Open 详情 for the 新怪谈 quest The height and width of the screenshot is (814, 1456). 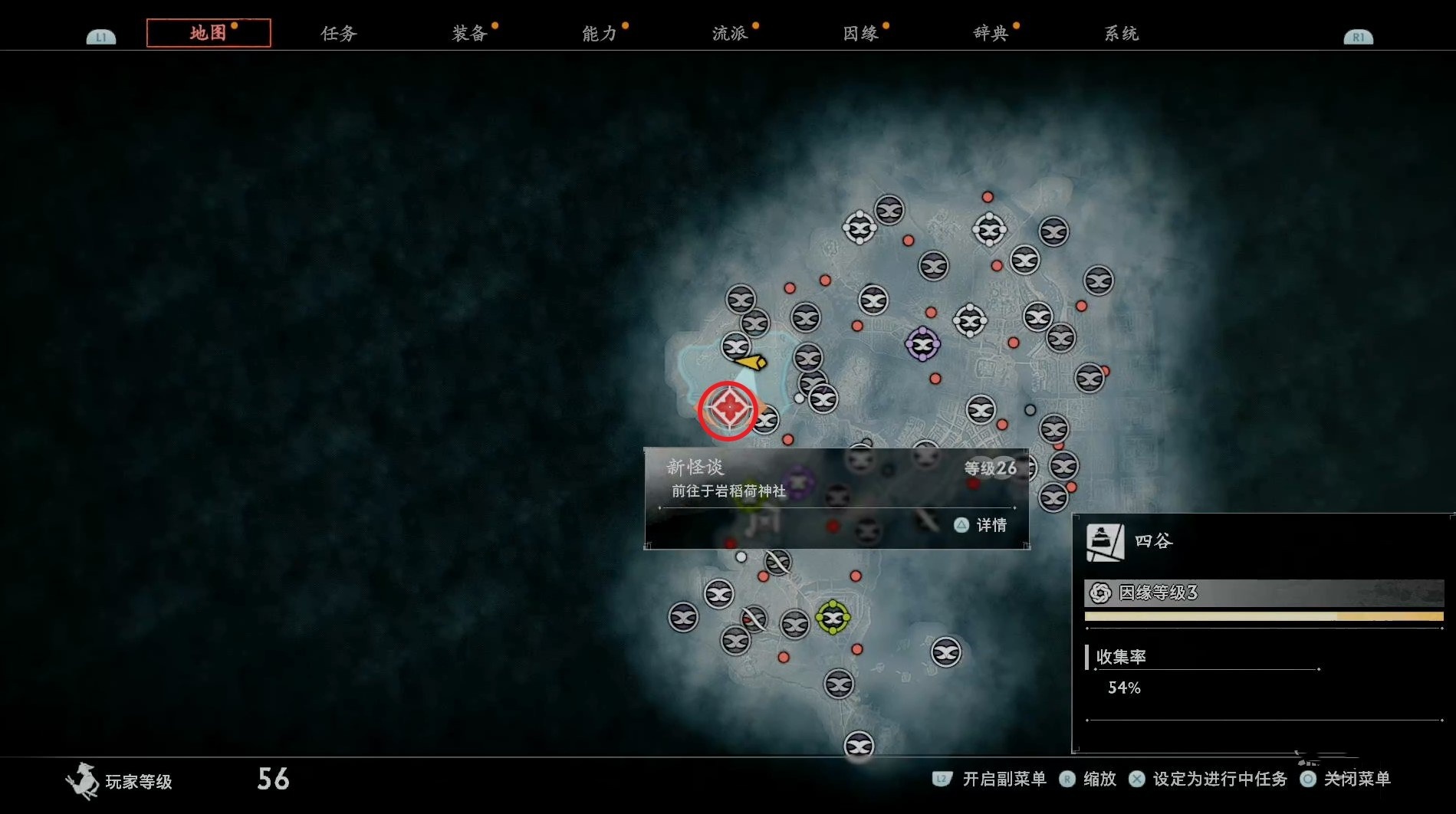click(981, 525)
